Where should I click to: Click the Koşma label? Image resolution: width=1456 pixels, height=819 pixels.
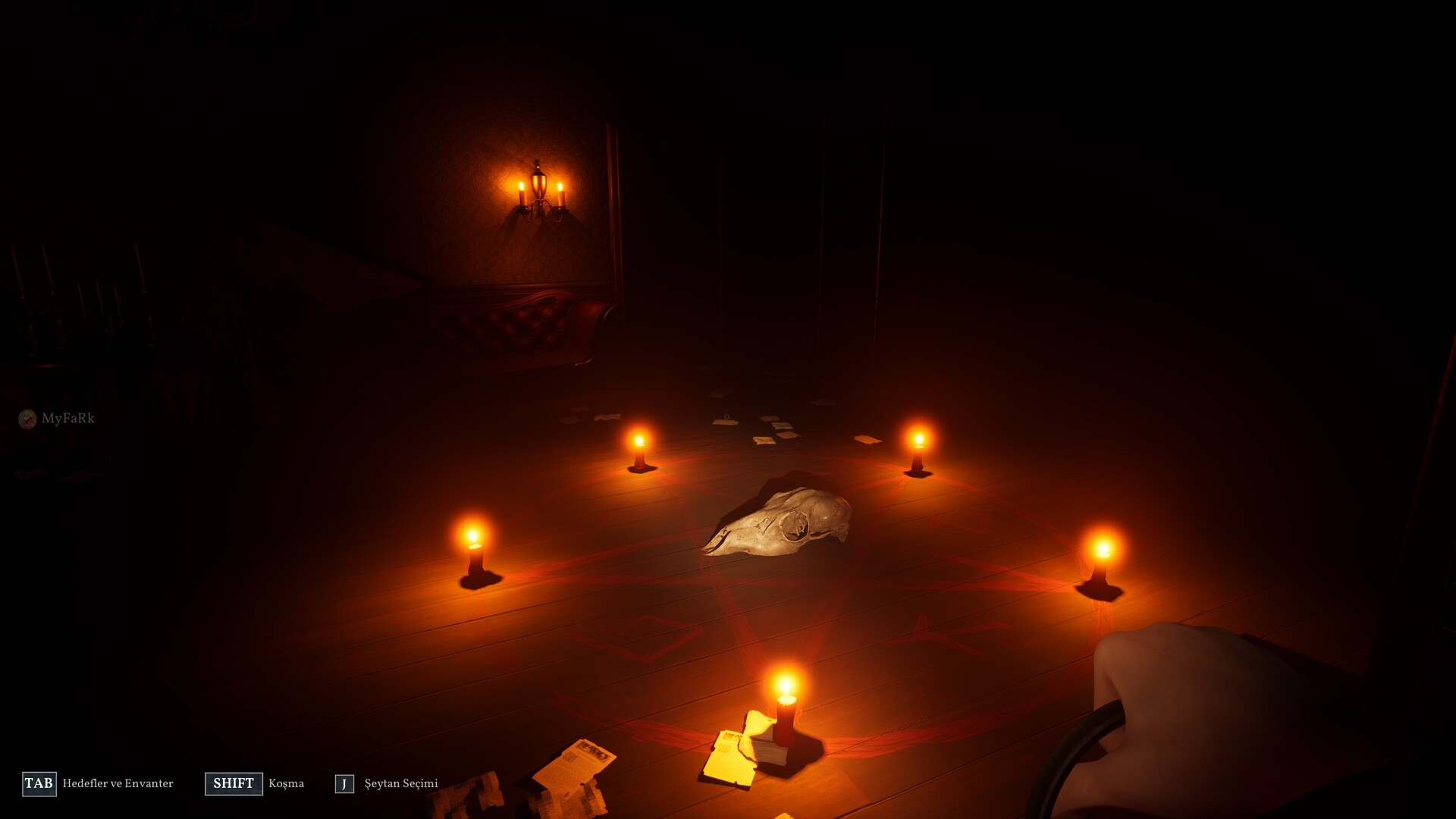(x=287, y=784)
